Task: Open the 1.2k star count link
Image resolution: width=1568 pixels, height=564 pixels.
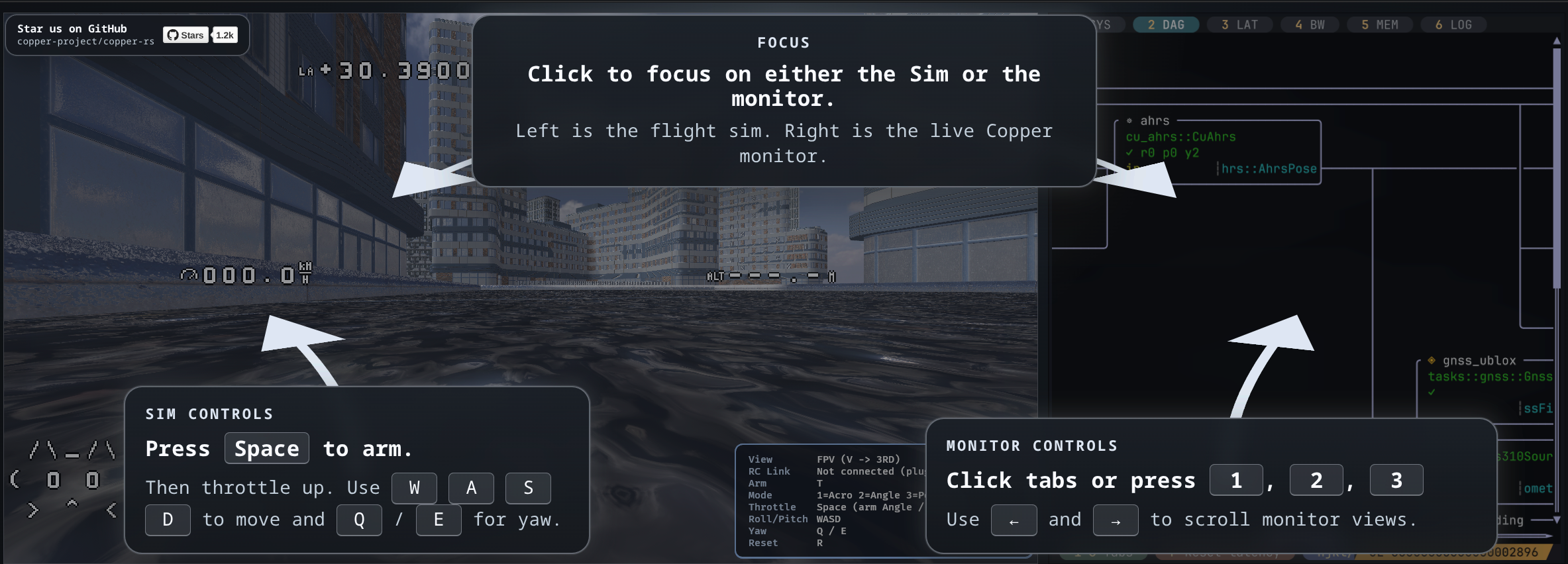Action: 225,35
